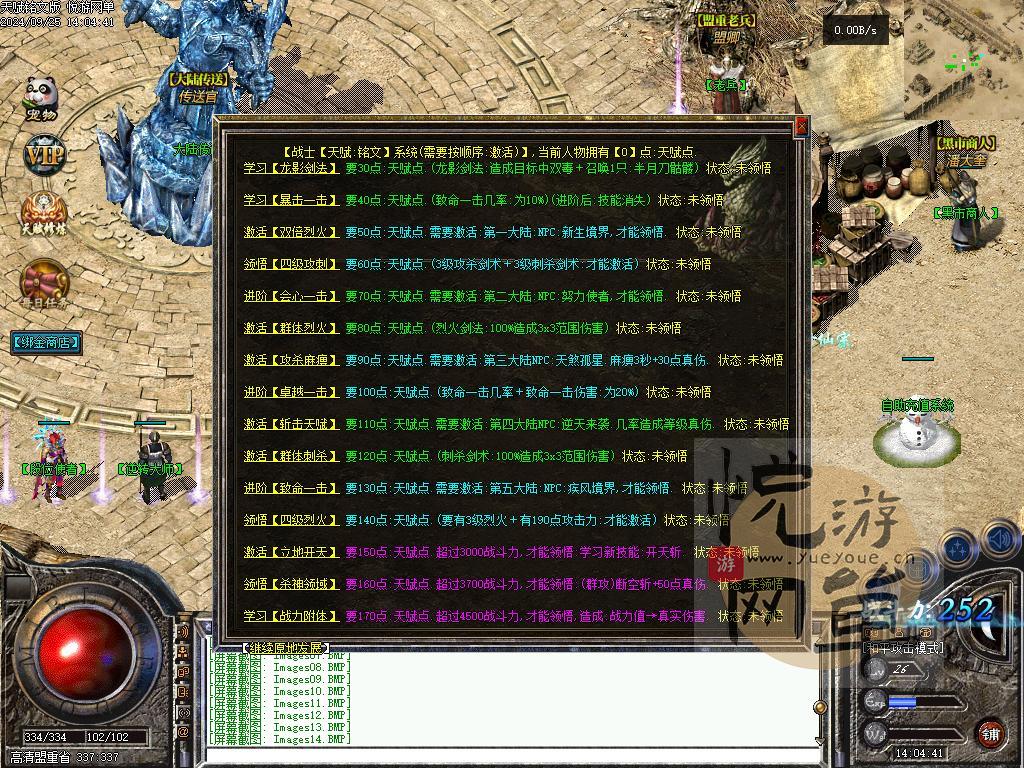Close the talent inscription dialog
The height and width of the screenshot is (768, 1024).
801,127
